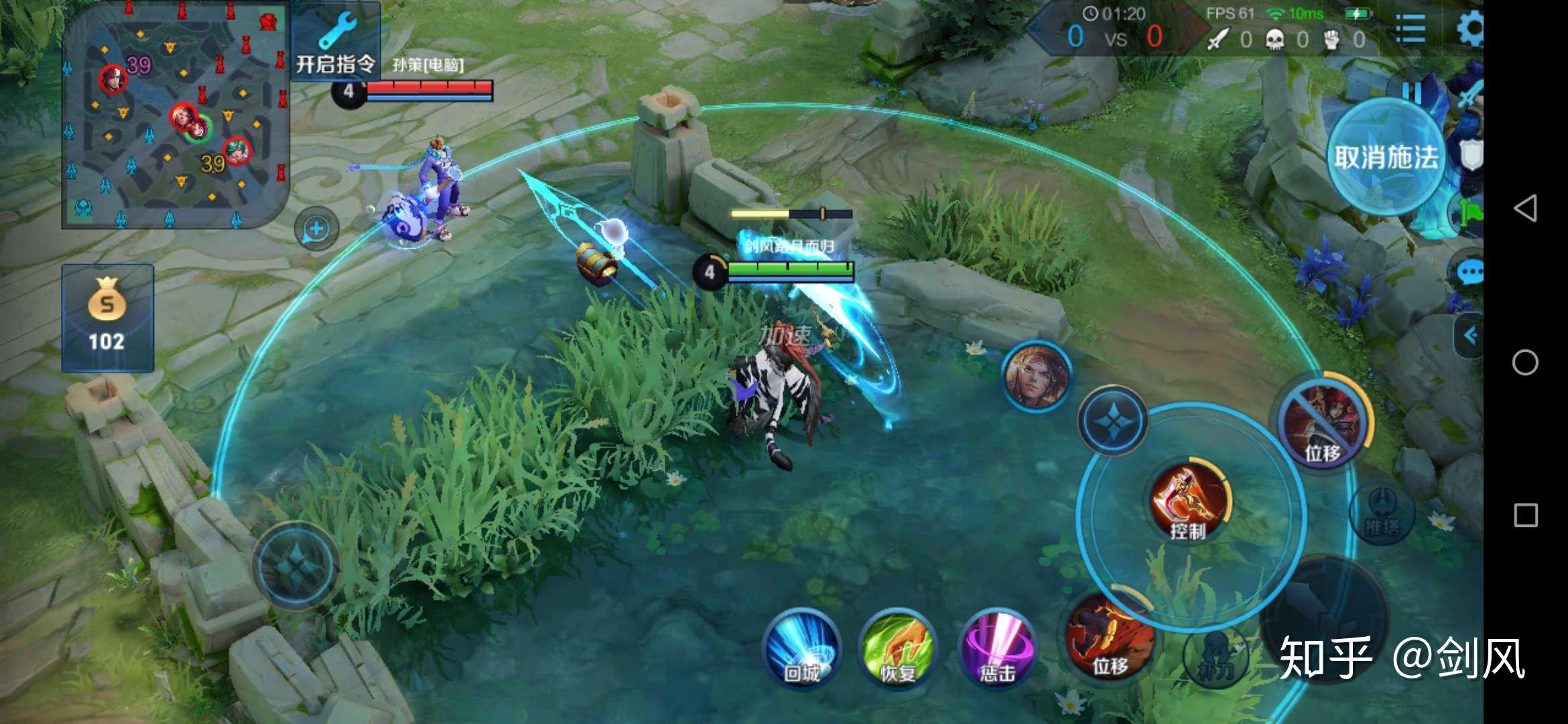Use the 恢复 heal spell
Image resolution: width=1568 pixels, height=724 pixels.
[x=897, y=648]
